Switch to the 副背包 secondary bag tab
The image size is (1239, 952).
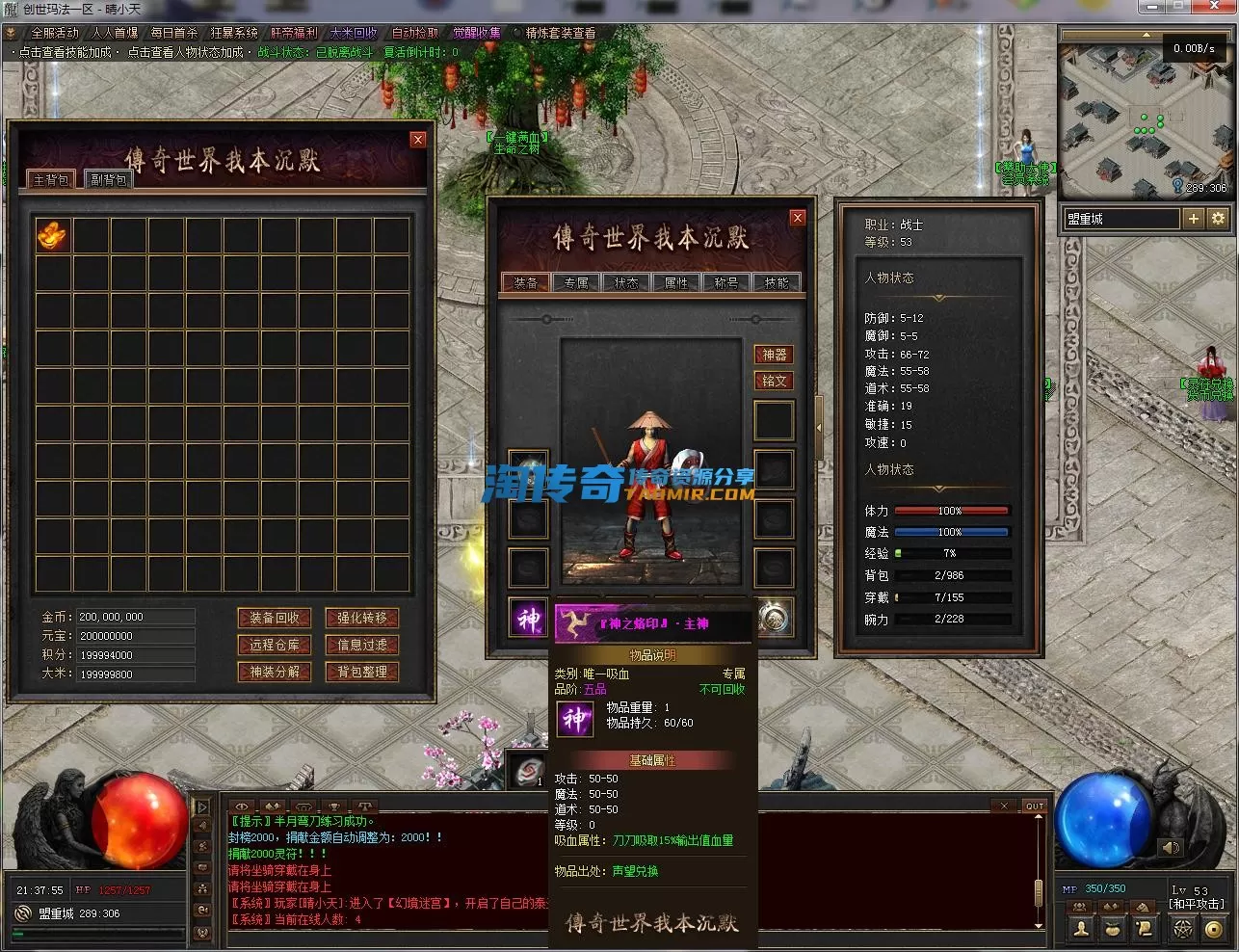pyautogui.click(x=108, y=180)
